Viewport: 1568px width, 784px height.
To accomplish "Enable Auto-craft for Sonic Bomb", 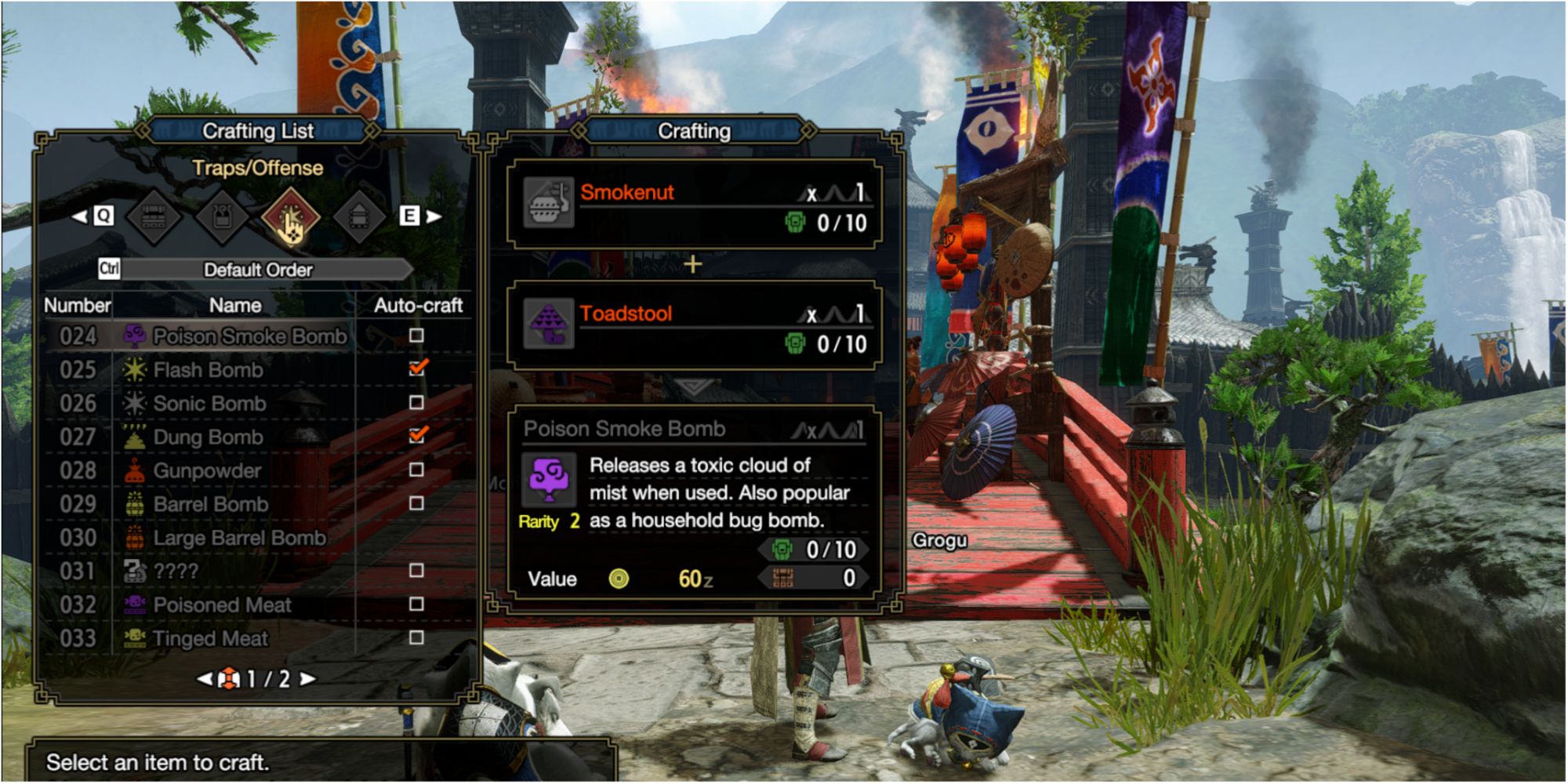I will [415, 404].
